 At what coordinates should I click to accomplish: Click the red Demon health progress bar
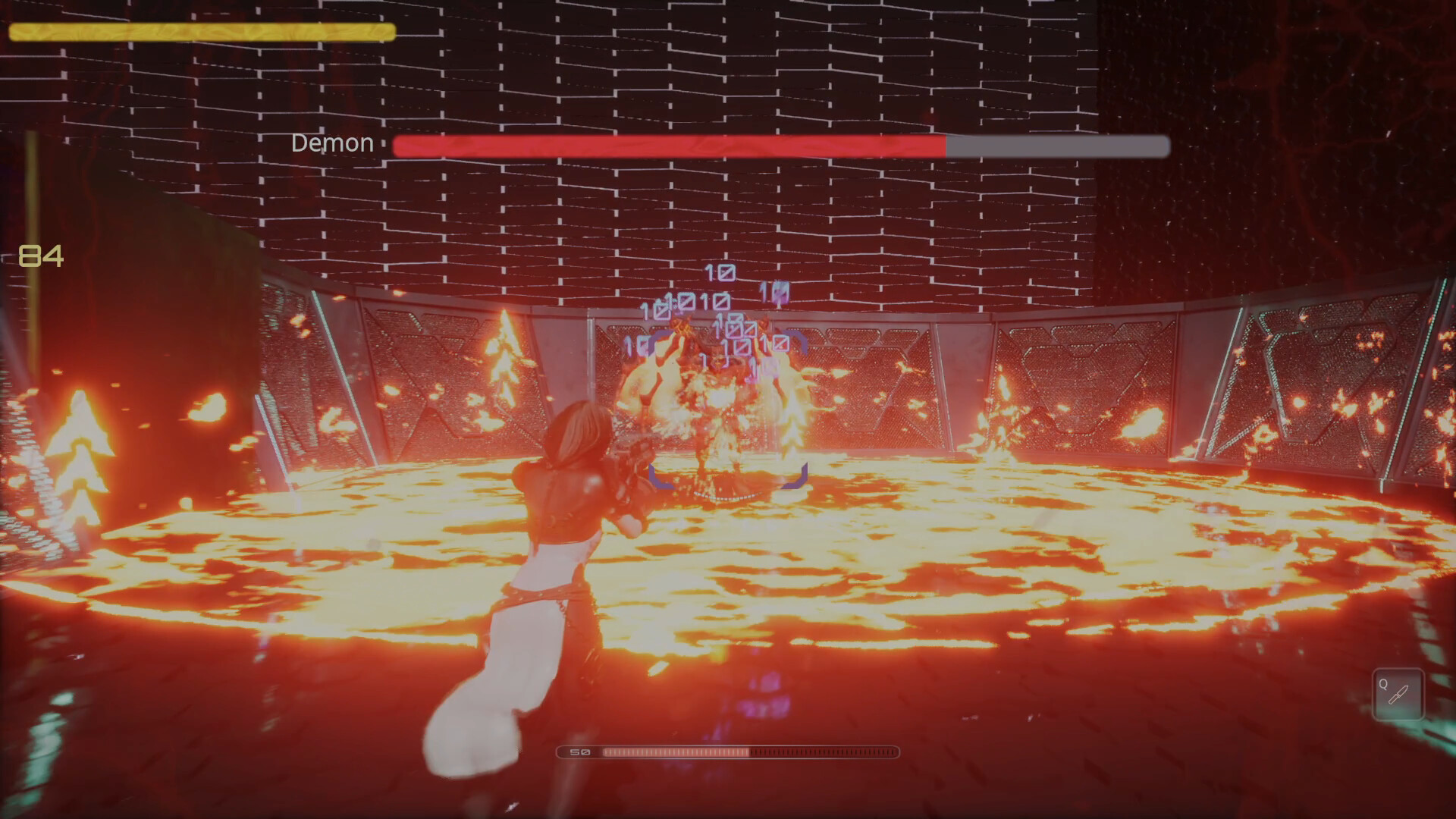tap(667, 144)
